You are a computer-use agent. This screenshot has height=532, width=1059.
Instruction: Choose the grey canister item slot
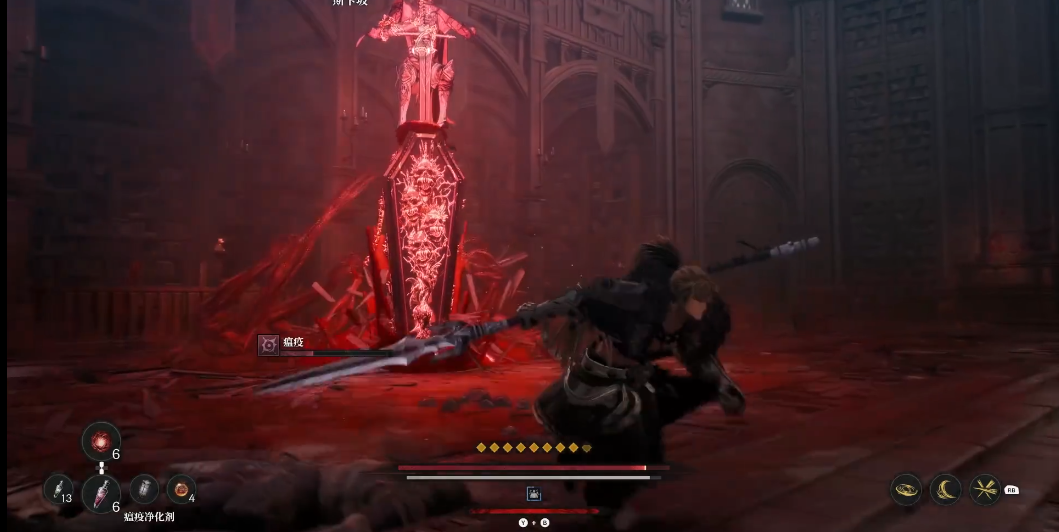(x=144, y=488)
